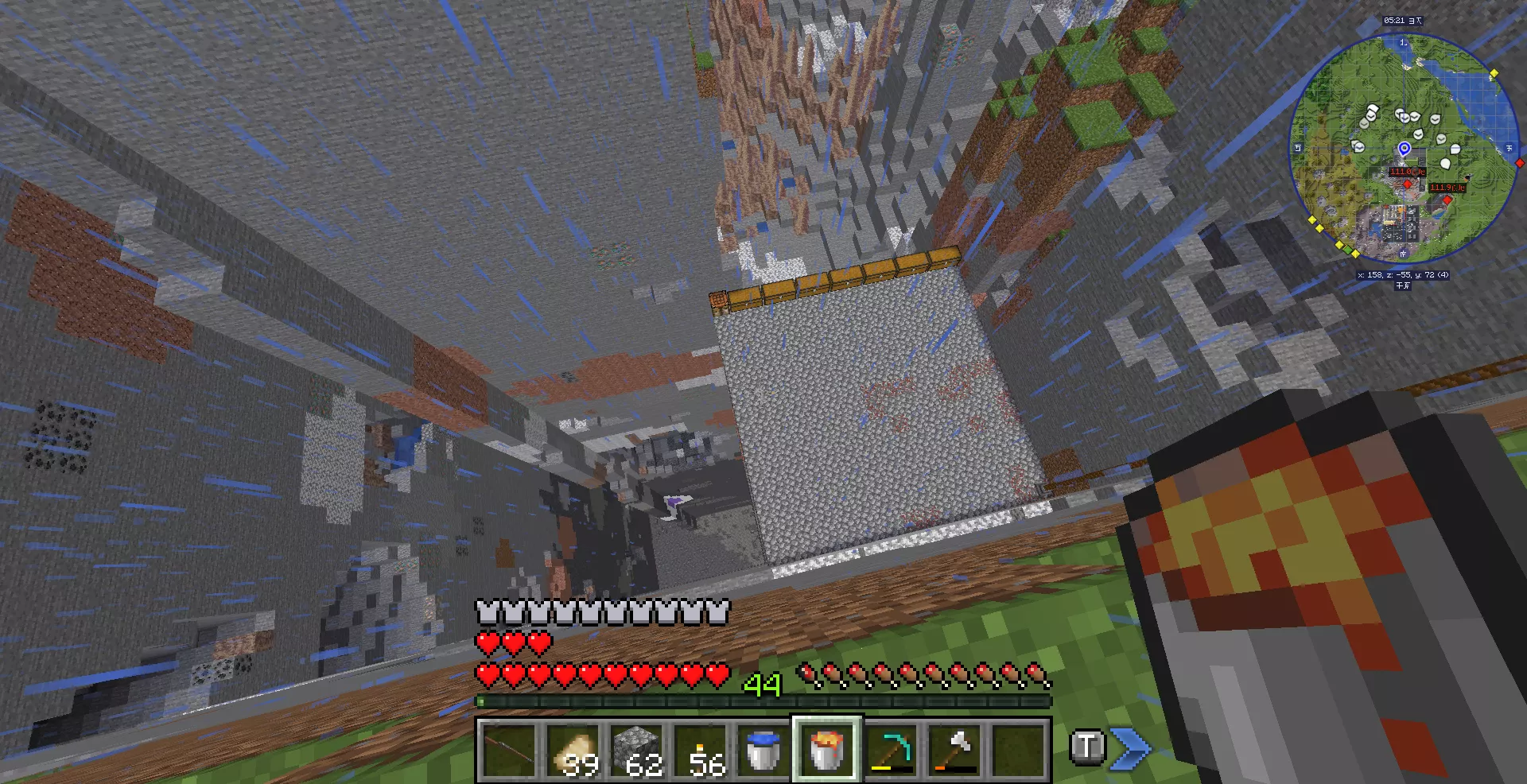Select the lava bucket hotbar slot
Image resolution: width=1527 pixels, height=784 pixels.
coord(827,750)
